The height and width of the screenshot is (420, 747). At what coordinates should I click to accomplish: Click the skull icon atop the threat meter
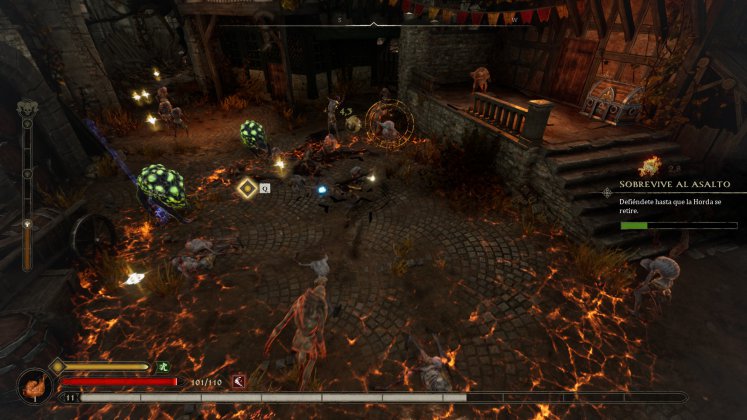28,109
